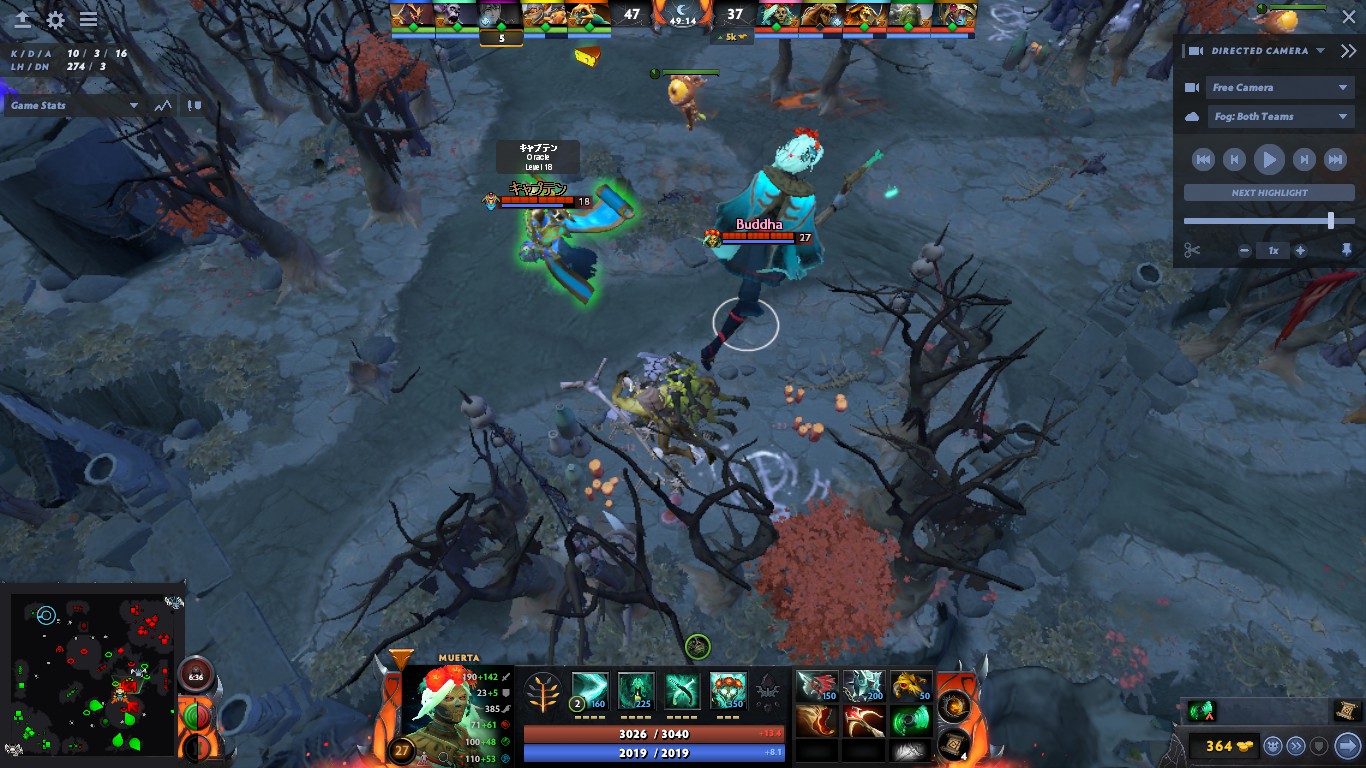Open the settings gear in the top bar

point(55,18)
